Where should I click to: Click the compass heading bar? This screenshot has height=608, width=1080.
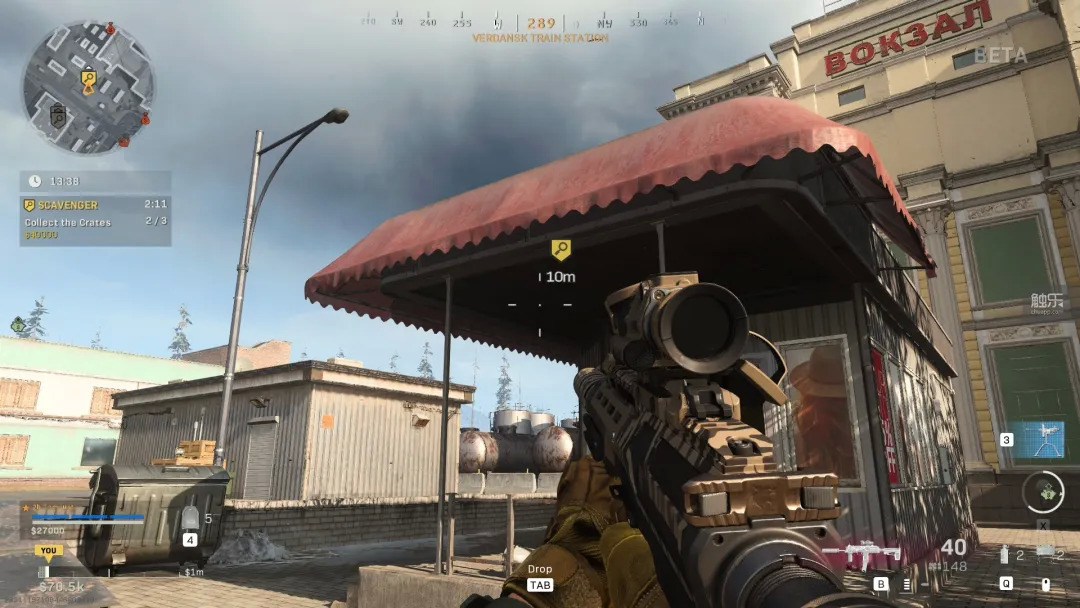click(540, 22)
